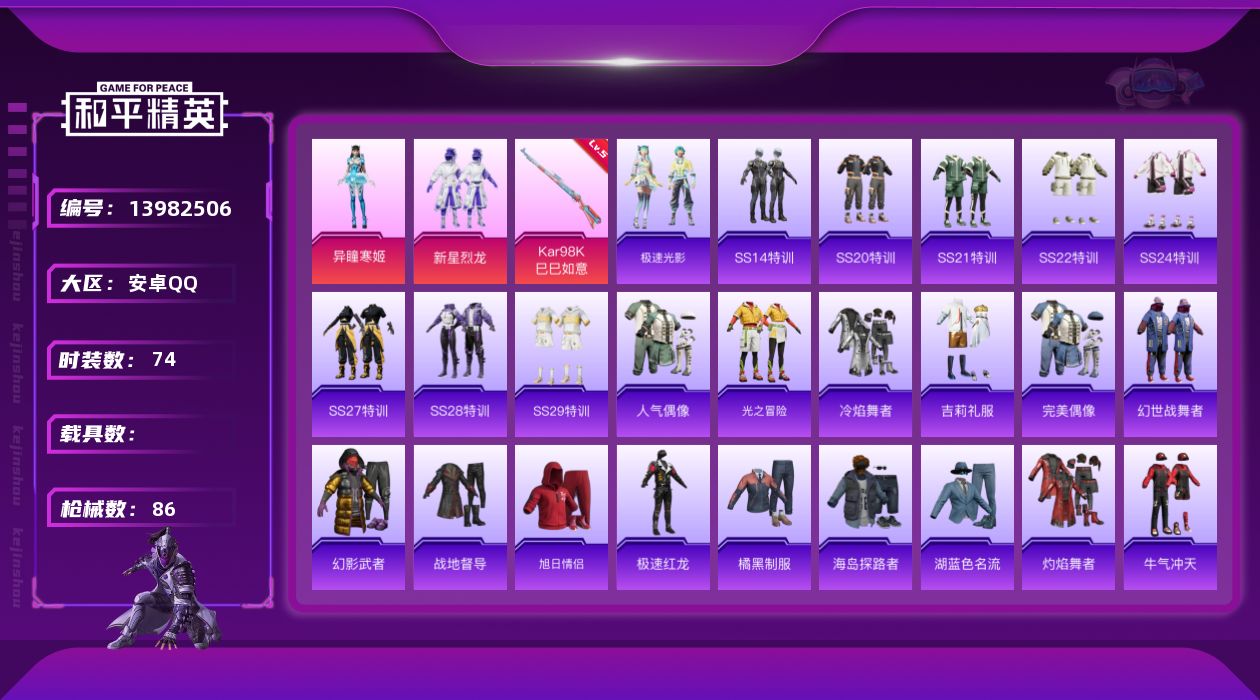Pick the 牛气冲天 outfit card
This screenshot has width=1260, height=700.
click(1170, 517)
